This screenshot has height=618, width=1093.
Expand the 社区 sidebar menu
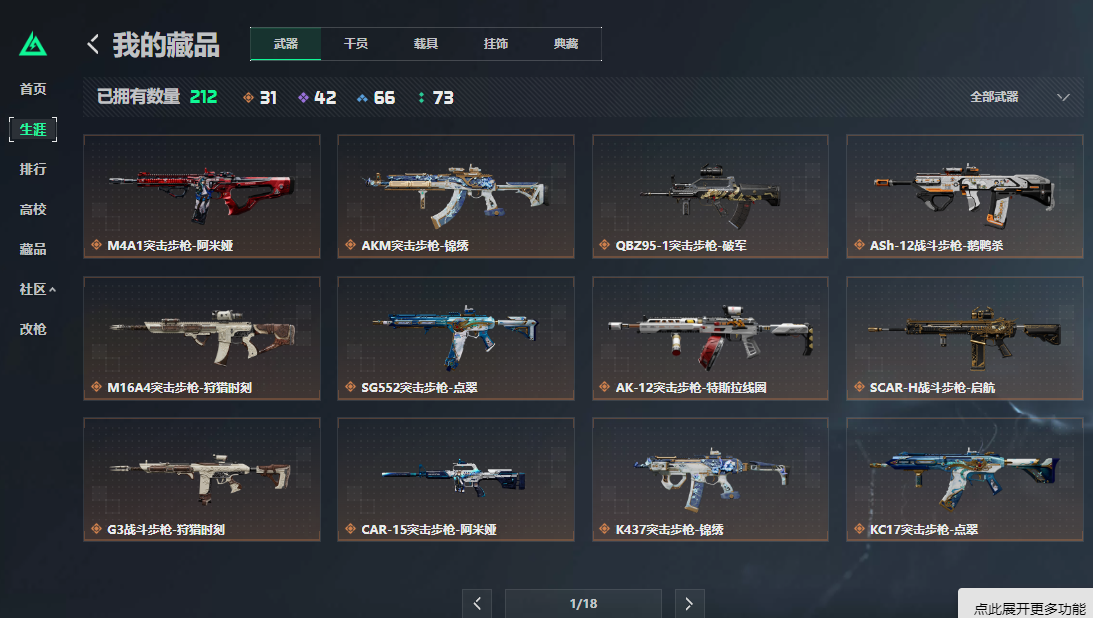(37, 289)
